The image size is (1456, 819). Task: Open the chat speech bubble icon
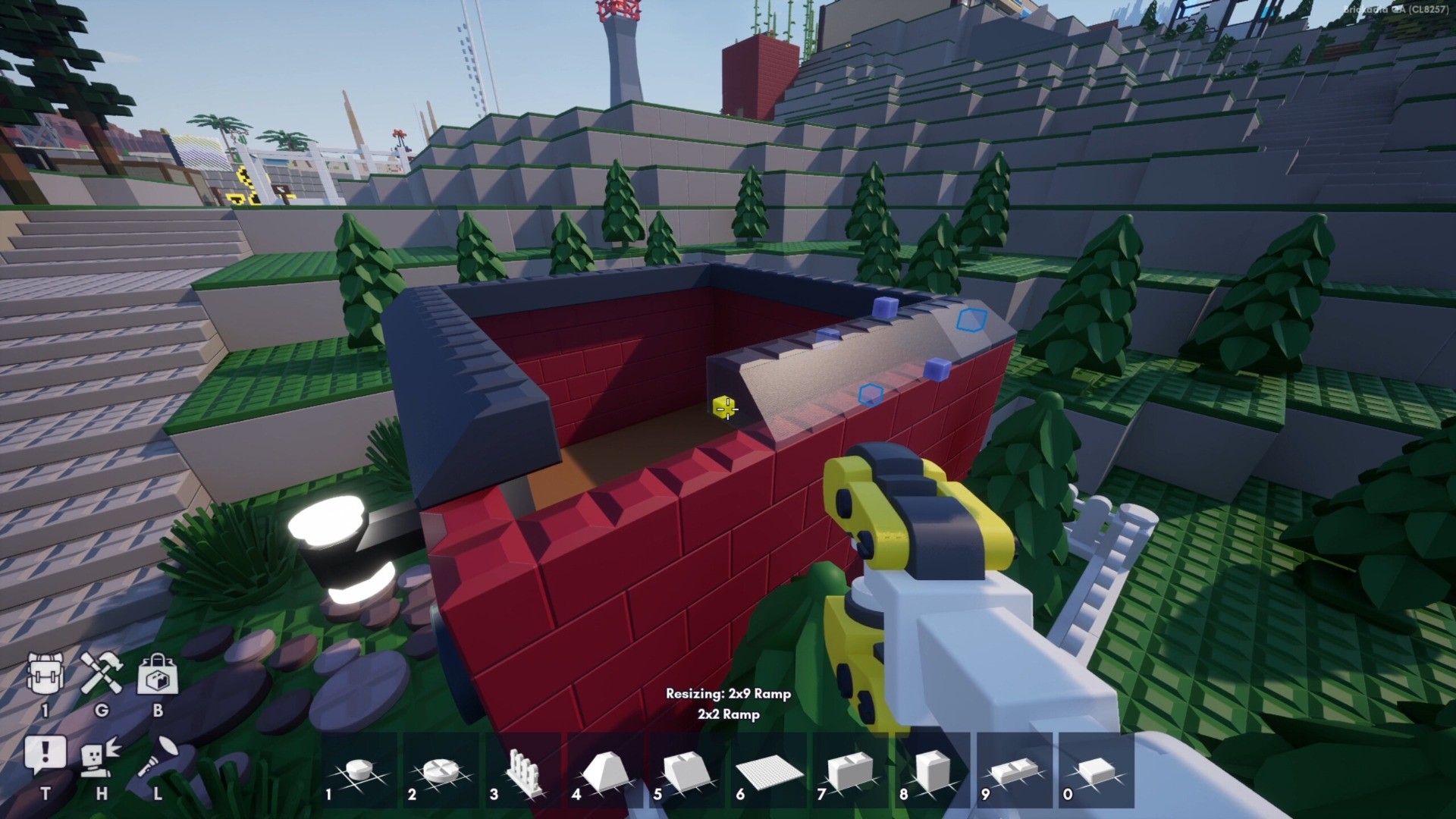click(x=45, y=755)
